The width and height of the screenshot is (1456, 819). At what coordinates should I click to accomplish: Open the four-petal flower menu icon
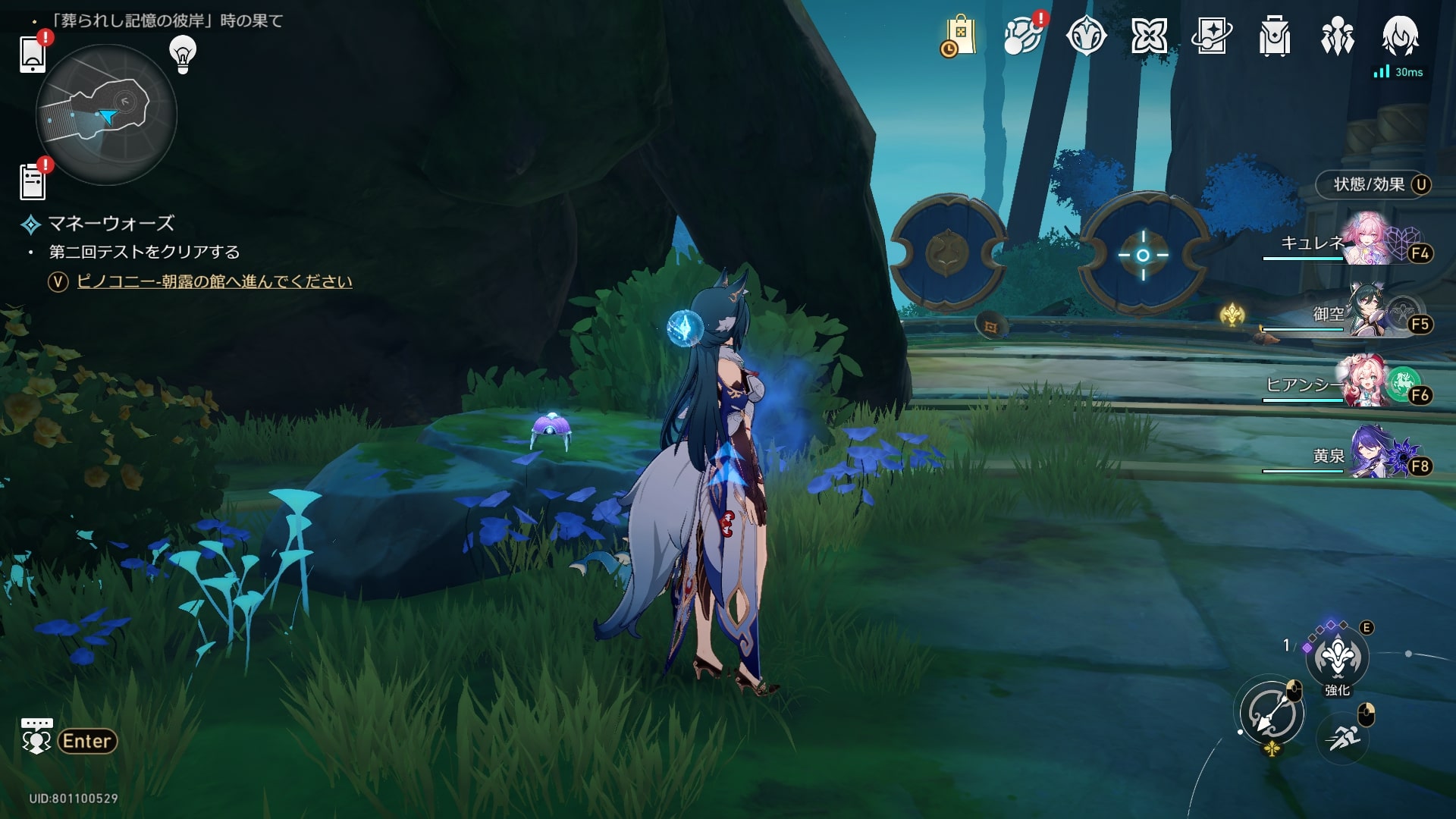[x=1149, y=36]
